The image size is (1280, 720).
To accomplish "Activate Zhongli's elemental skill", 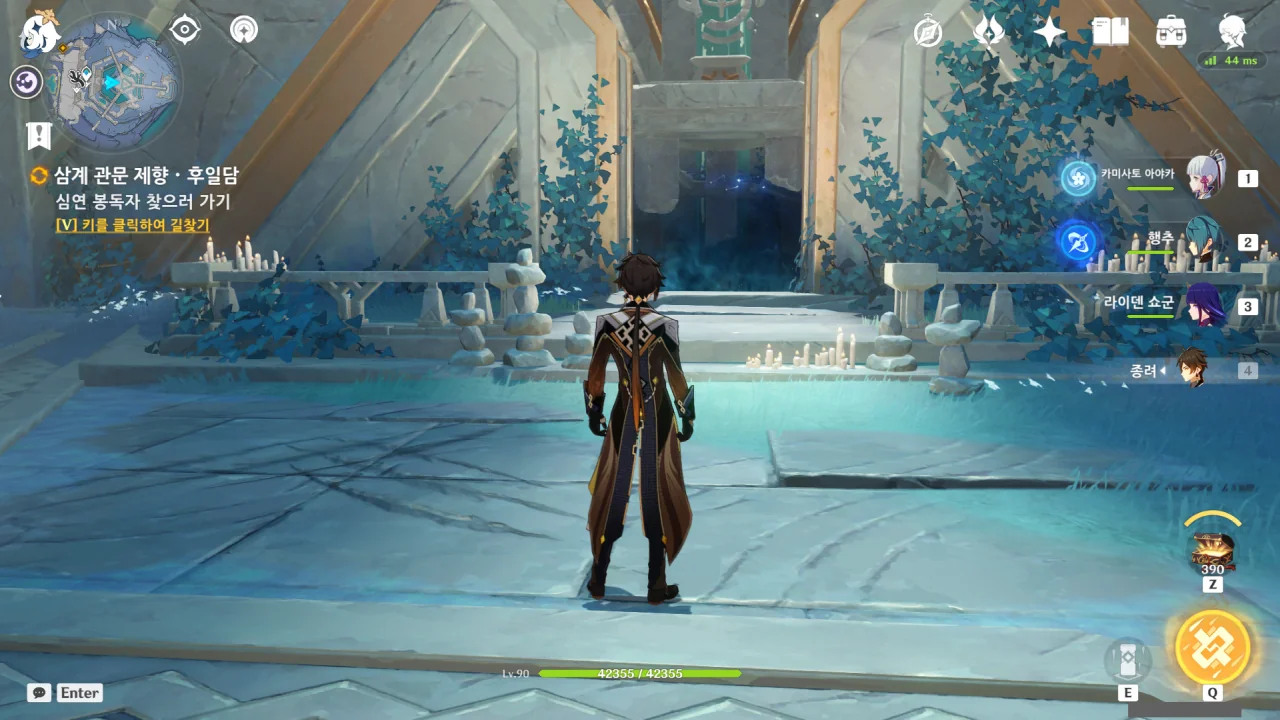I will 1127,661.
